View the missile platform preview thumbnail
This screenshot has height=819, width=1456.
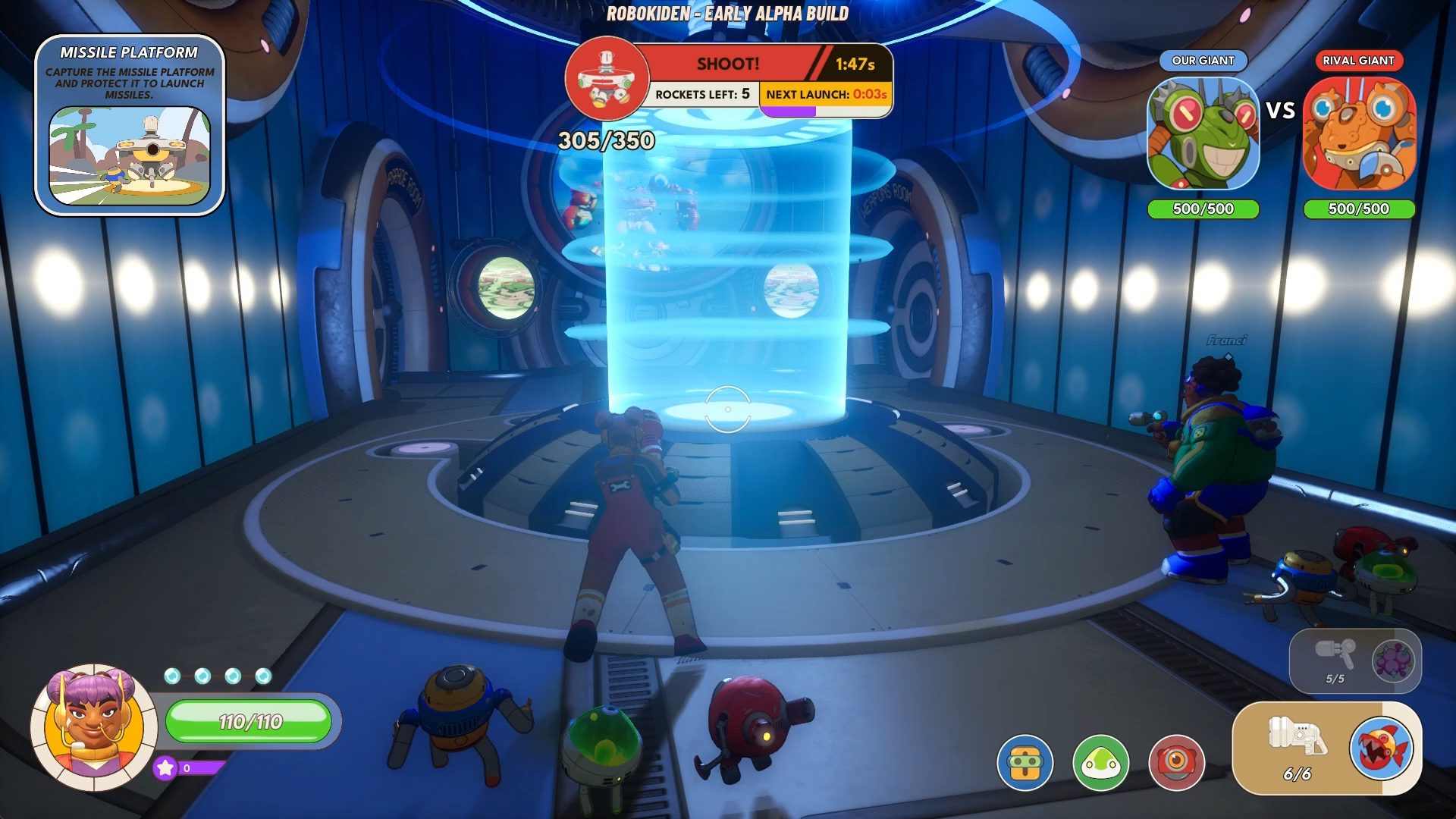[130, 155]
